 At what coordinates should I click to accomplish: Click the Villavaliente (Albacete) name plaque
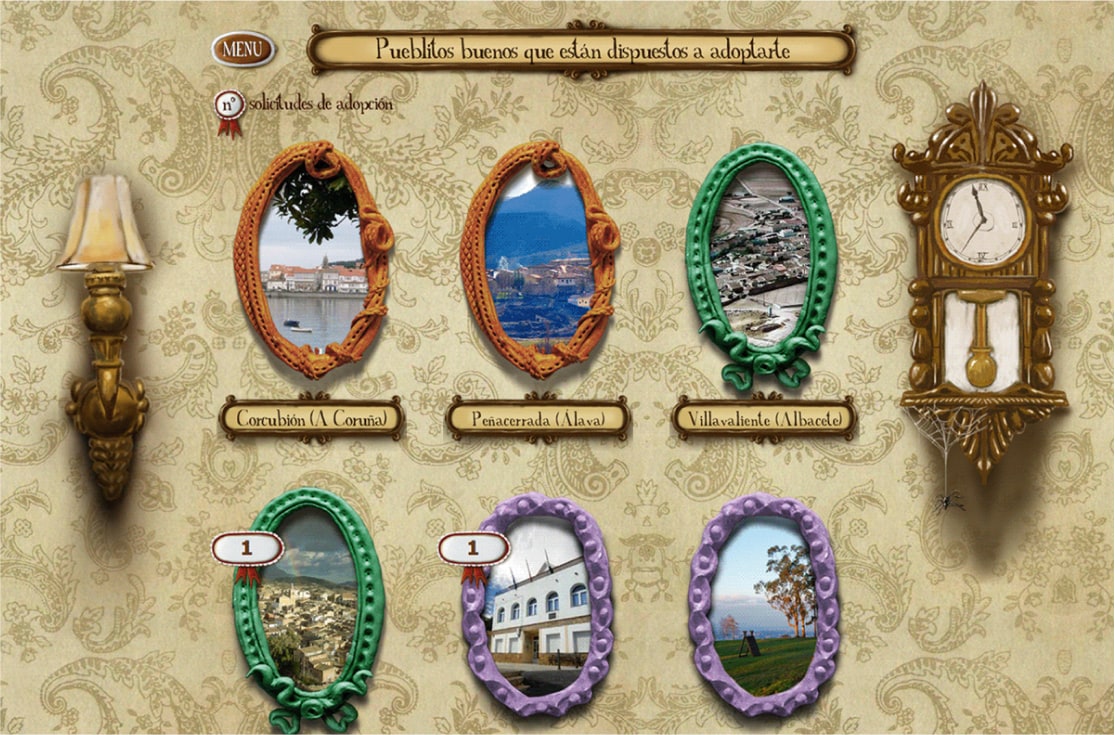[764, 419]
